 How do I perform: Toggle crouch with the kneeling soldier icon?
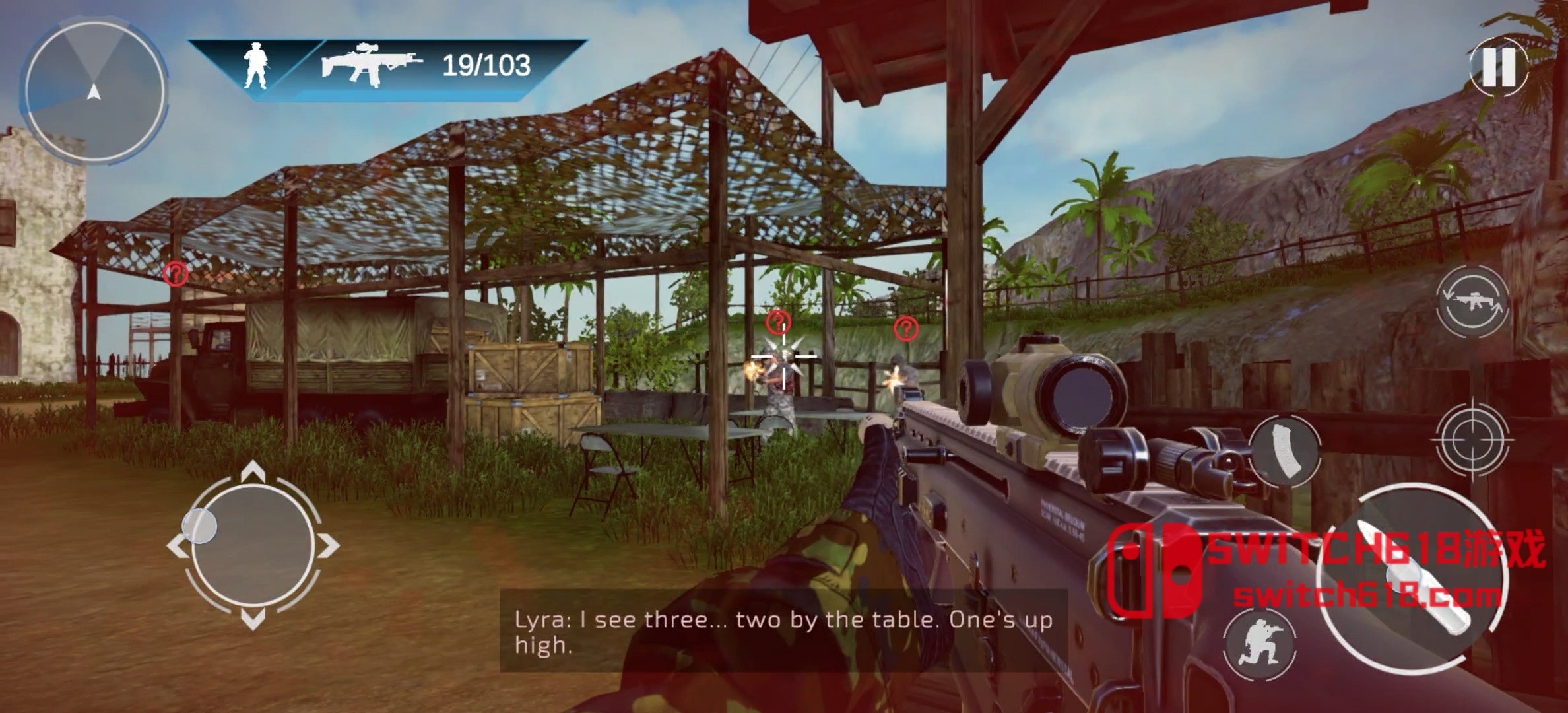(x=1259, y=643)
